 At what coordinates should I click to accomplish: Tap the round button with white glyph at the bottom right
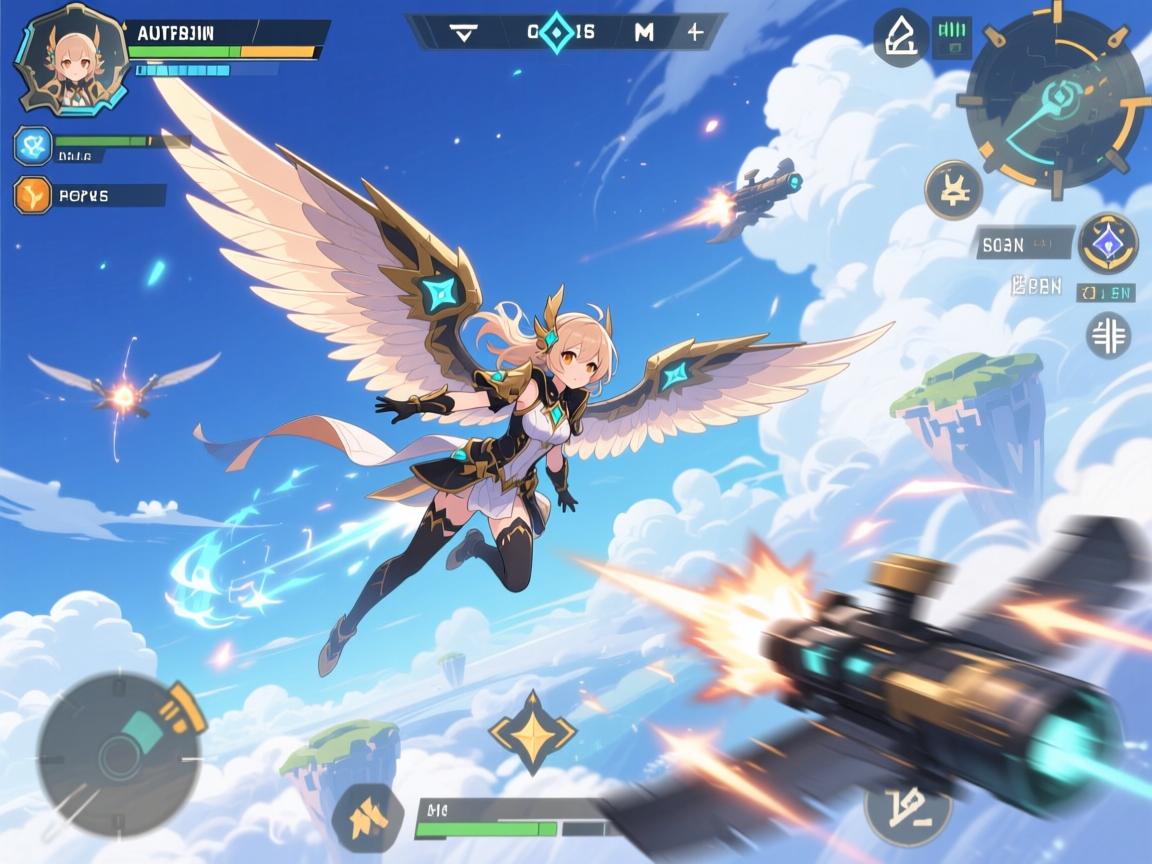click(x=907, y=805)
